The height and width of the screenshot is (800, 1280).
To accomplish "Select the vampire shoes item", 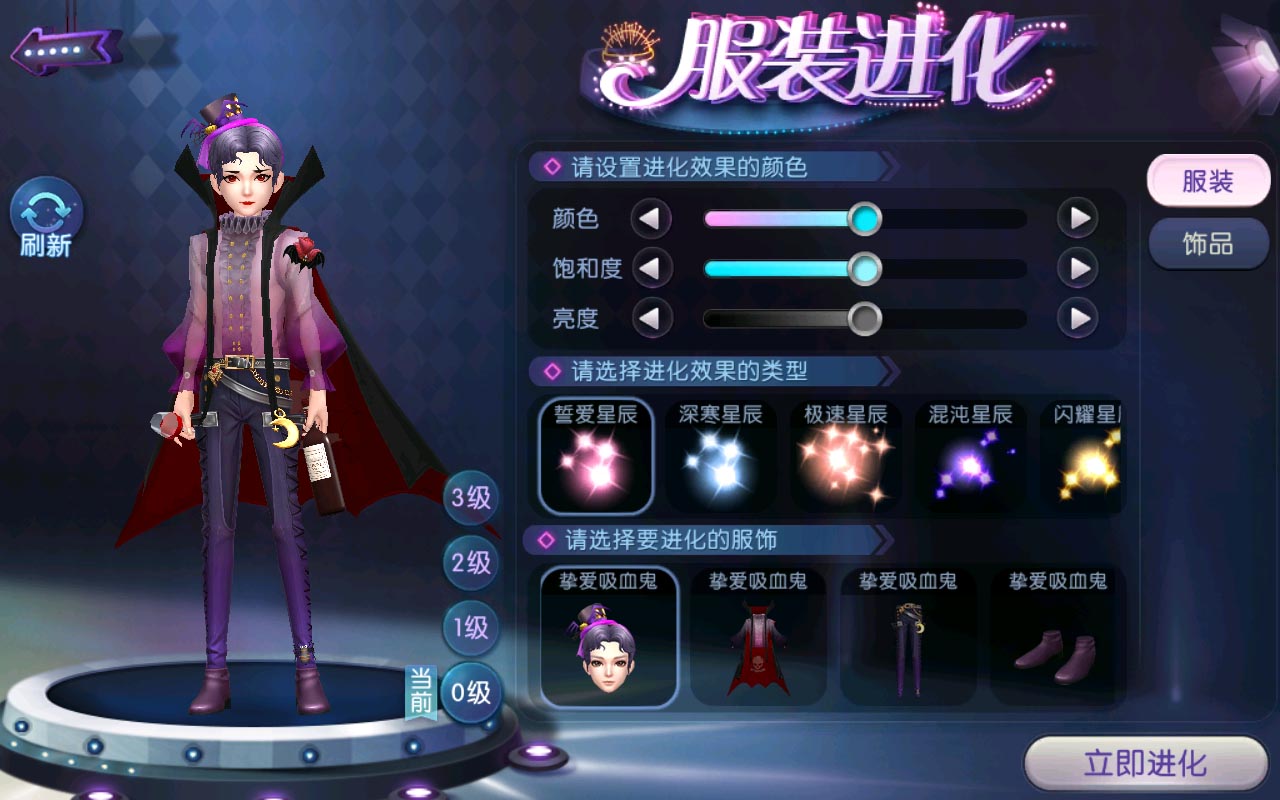I will [1057, 637].
